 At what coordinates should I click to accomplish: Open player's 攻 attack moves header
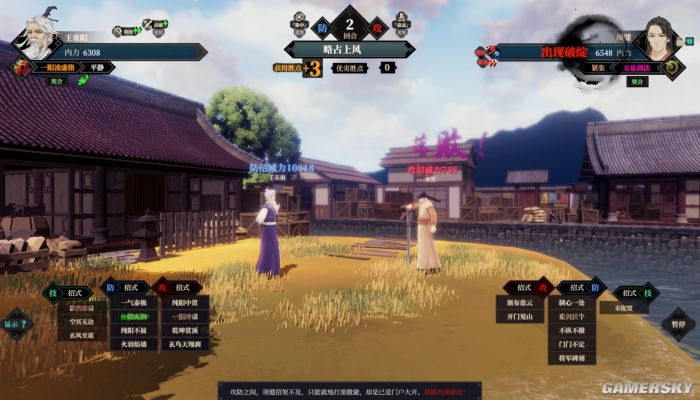(178, 287)
